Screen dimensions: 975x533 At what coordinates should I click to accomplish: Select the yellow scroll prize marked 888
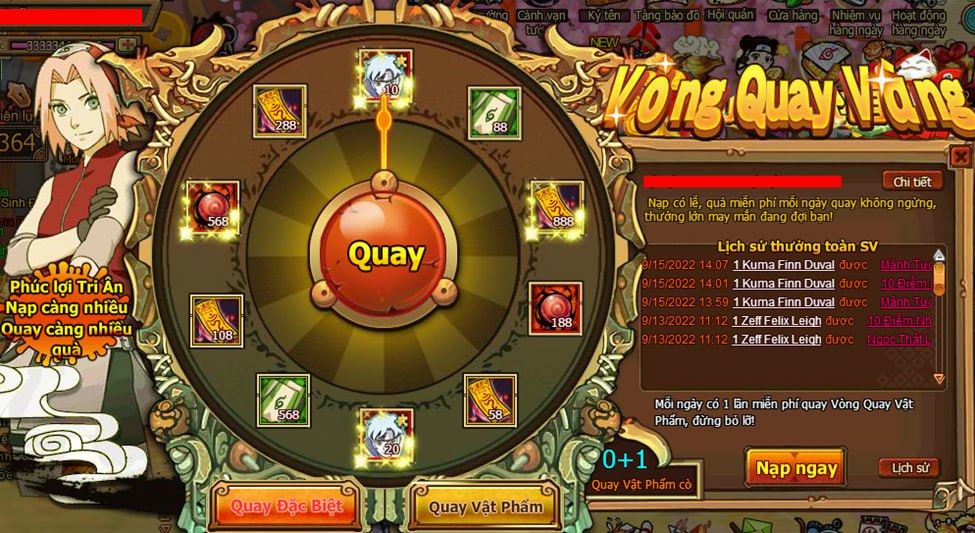click(556, 207)
